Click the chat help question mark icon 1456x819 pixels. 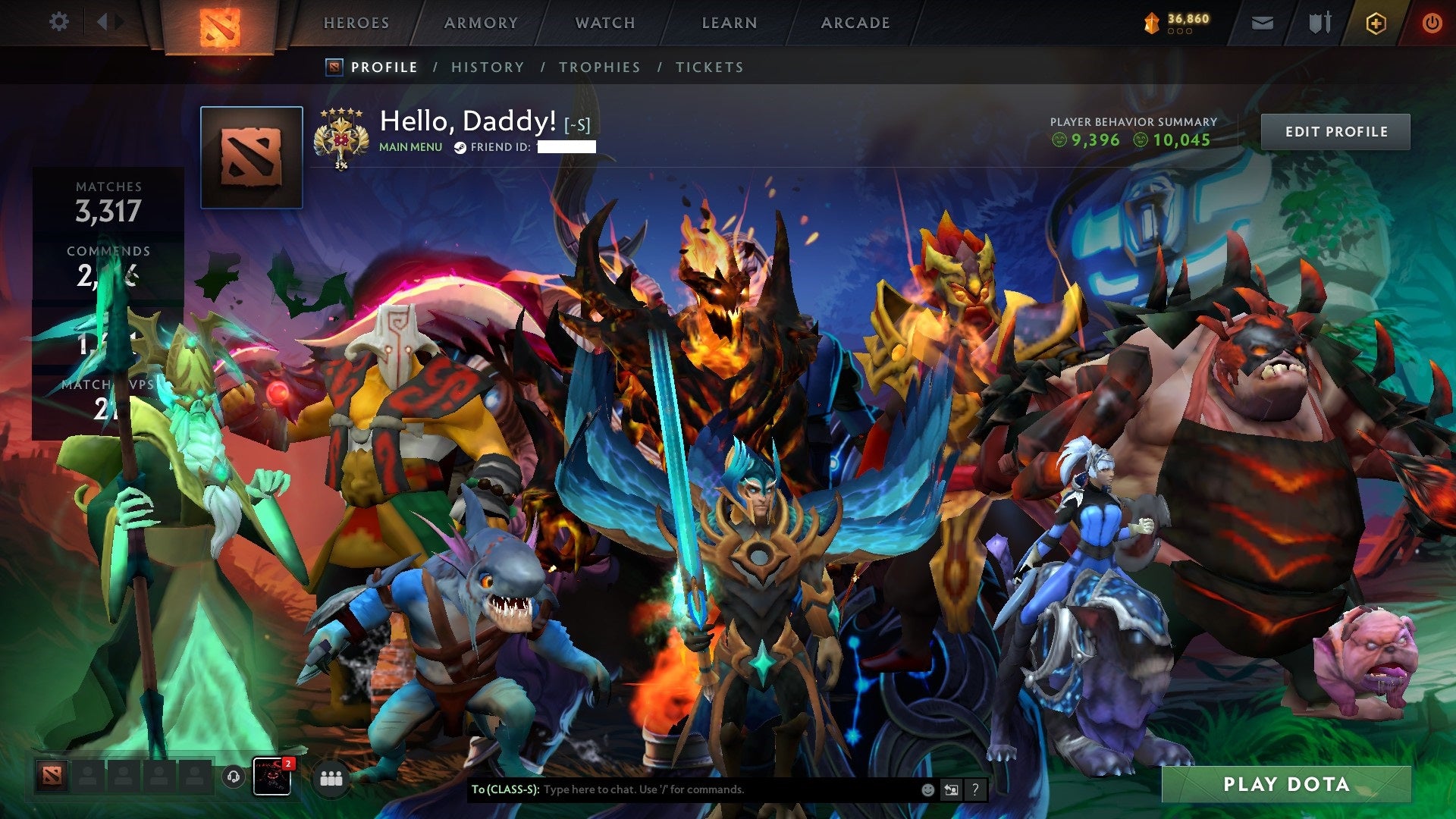[x=974, y=790]
